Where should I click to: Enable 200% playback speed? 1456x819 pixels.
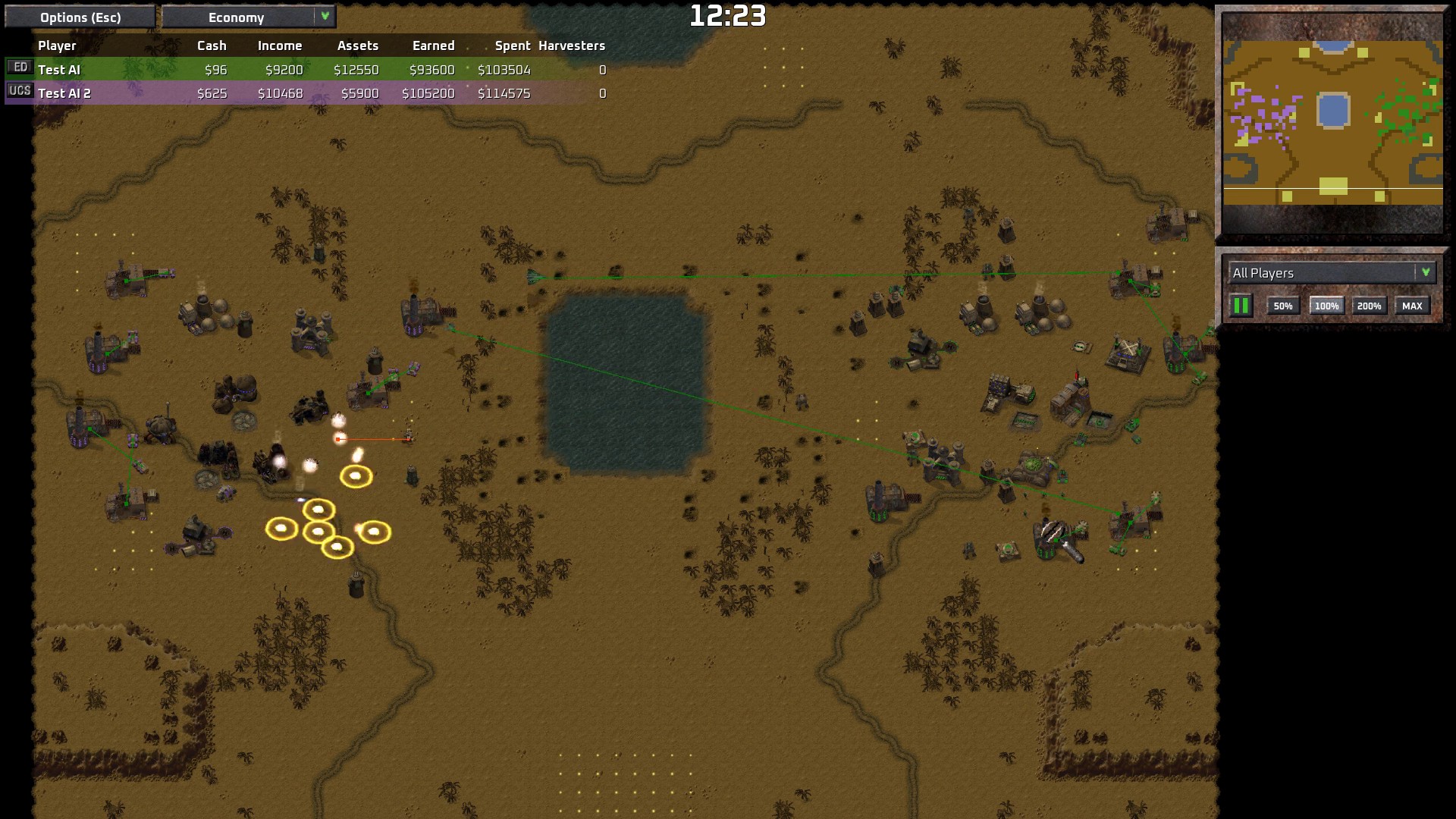[1369, 305]
